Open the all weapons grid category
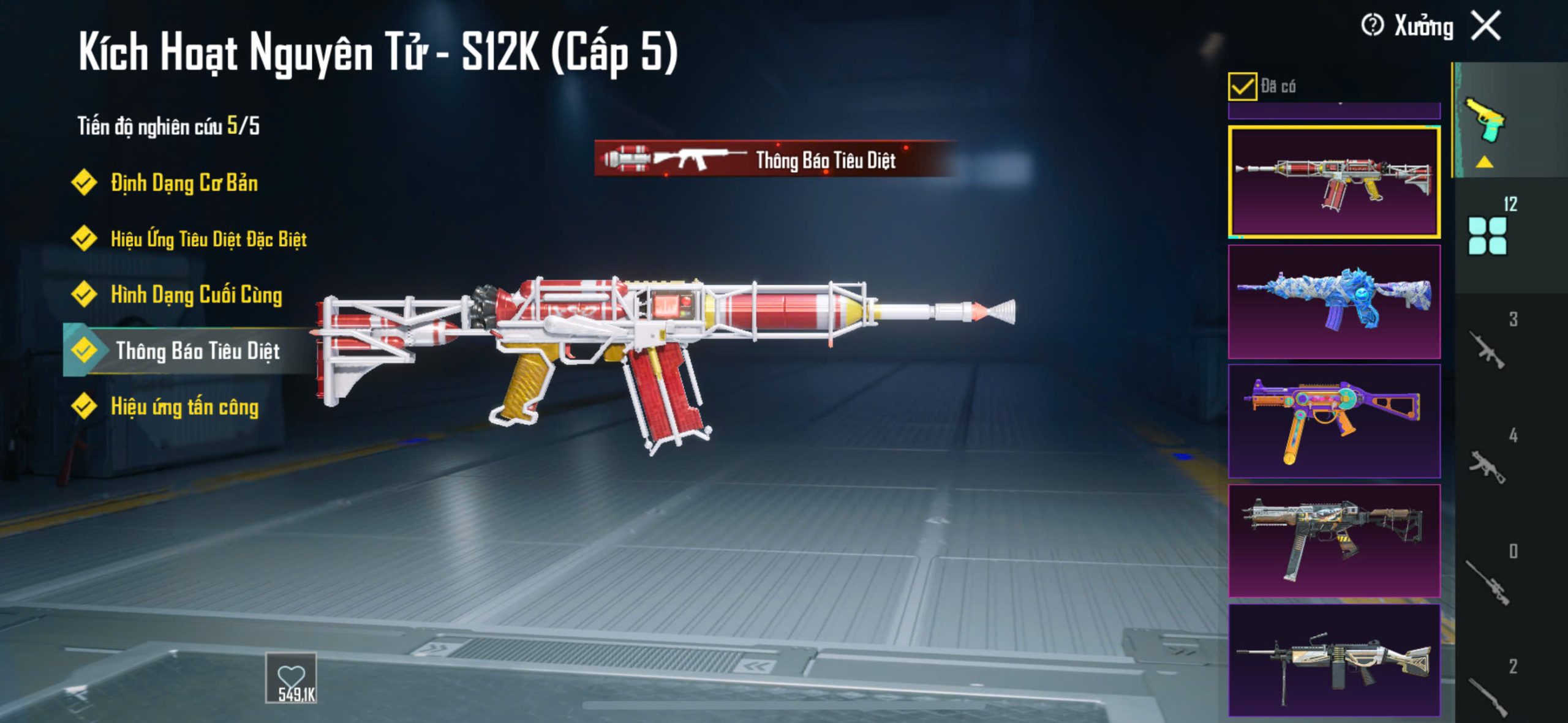The width and height of the screenshot is (1568, 723). pos(1487,235)
